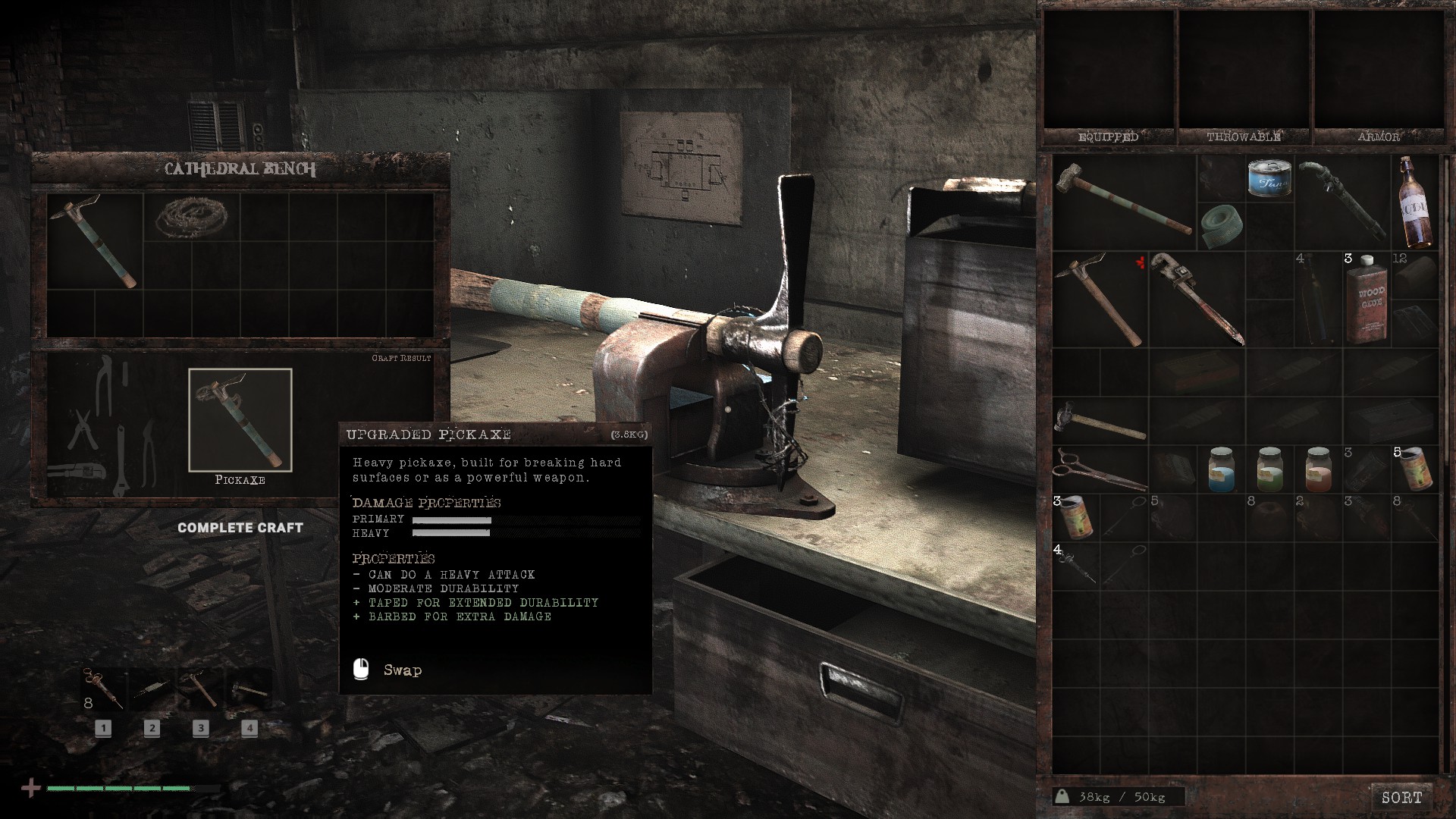Click the Complete Craft button
The height and width of the screenshot is (819, 1456).
pyautogui.click(x=240, y=528)
